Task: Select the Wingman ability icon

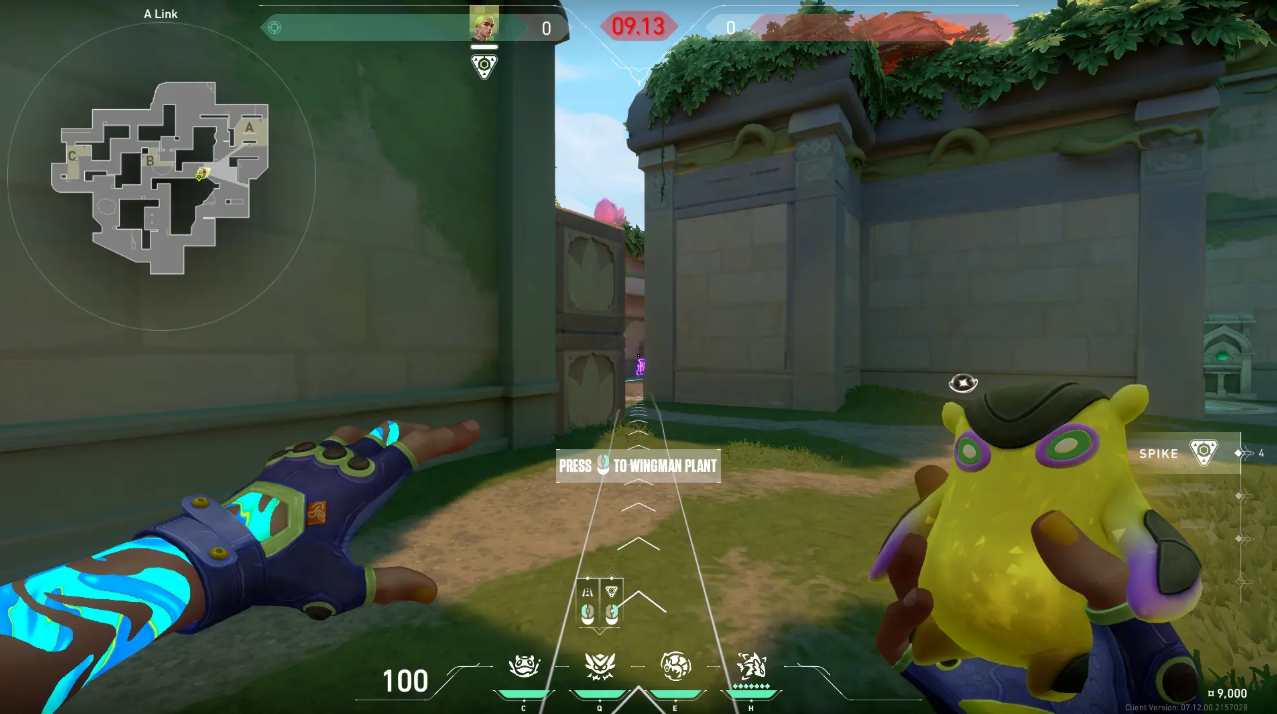Action: 600,666
